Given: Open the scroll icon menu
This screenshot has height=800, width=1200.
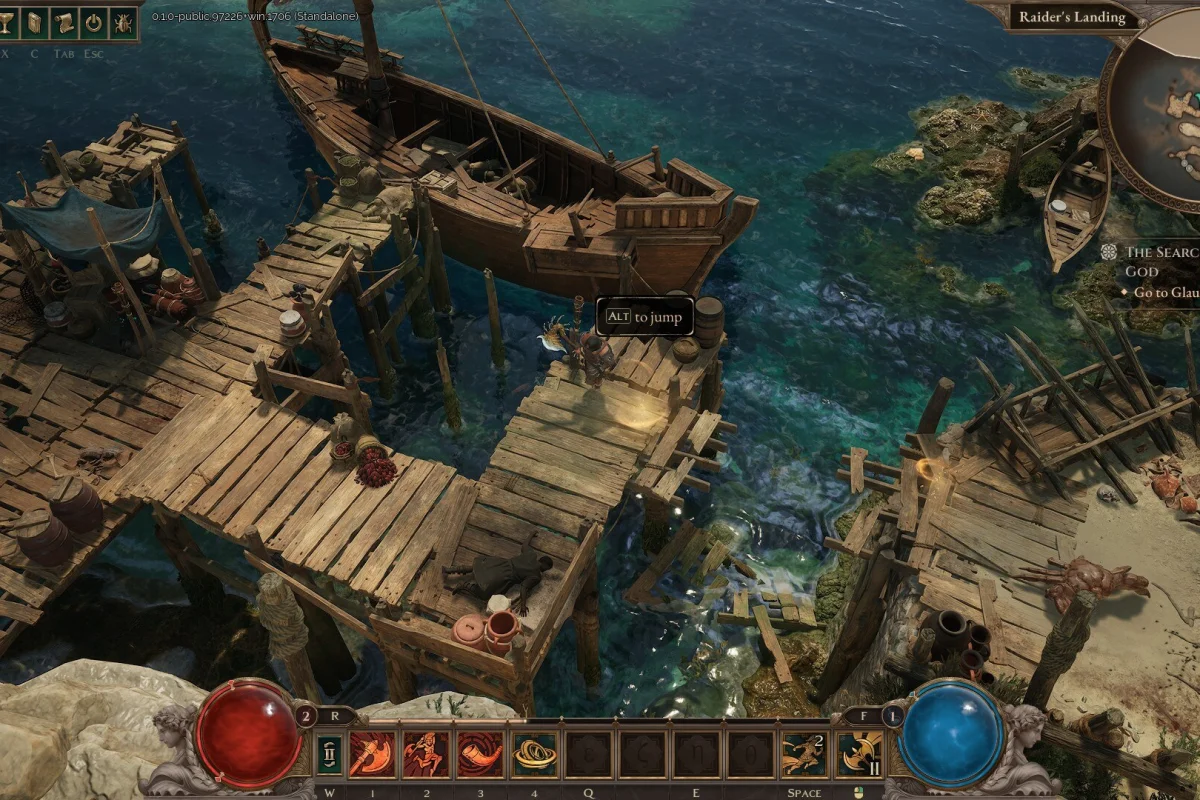Looking at the screenshot, I should pyautogui.click(x=64, y=21).
